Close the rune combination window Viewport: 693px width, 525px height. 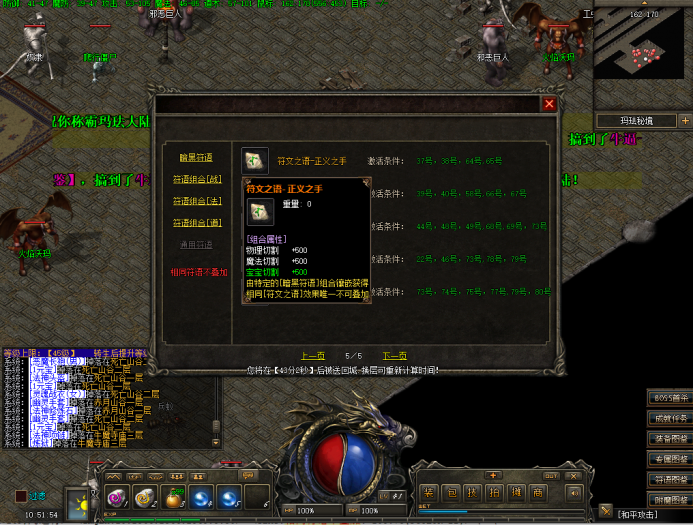[549, 103]
